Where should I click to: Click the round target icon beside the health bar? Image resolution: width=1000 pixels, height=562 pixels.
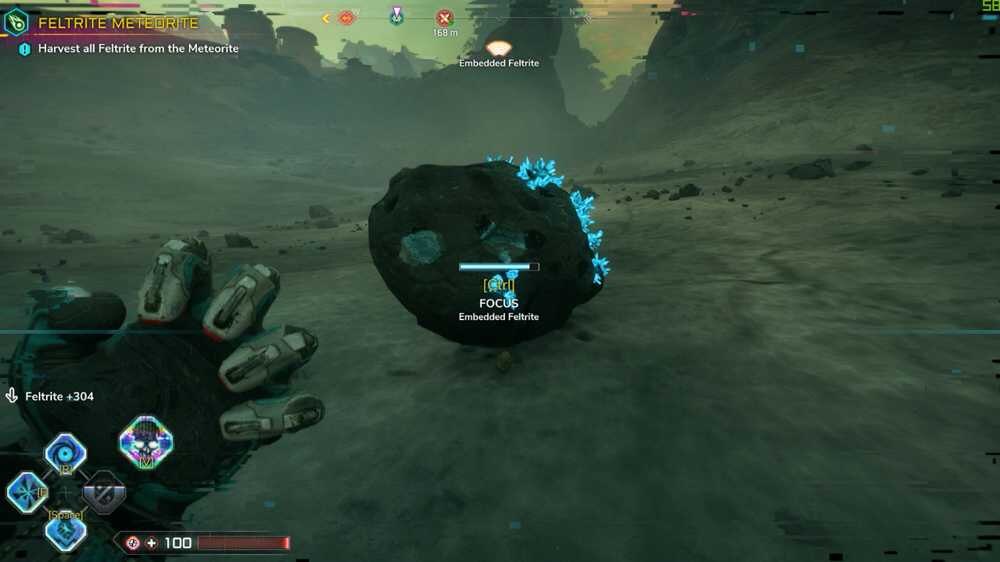[x=132, y=543]
